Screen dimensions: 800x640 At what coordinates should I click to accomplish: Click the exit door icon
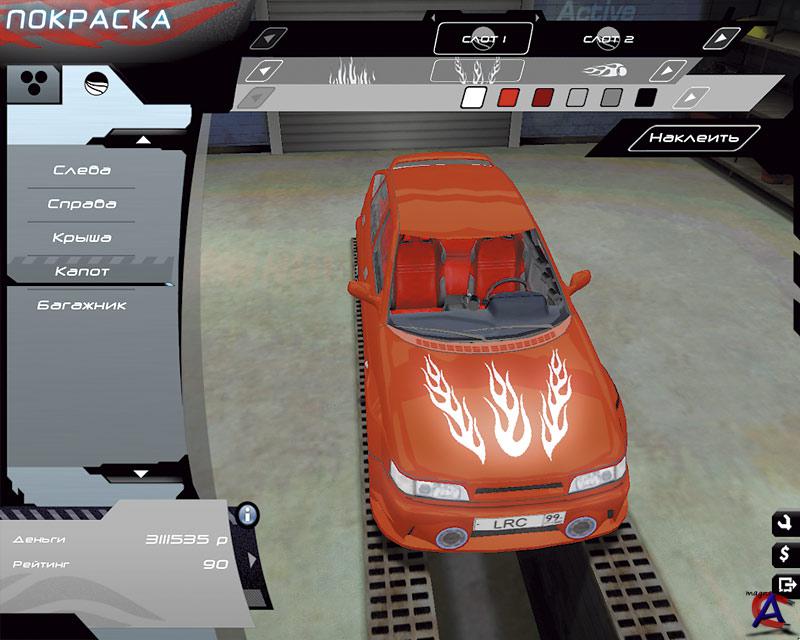[784, 584]
